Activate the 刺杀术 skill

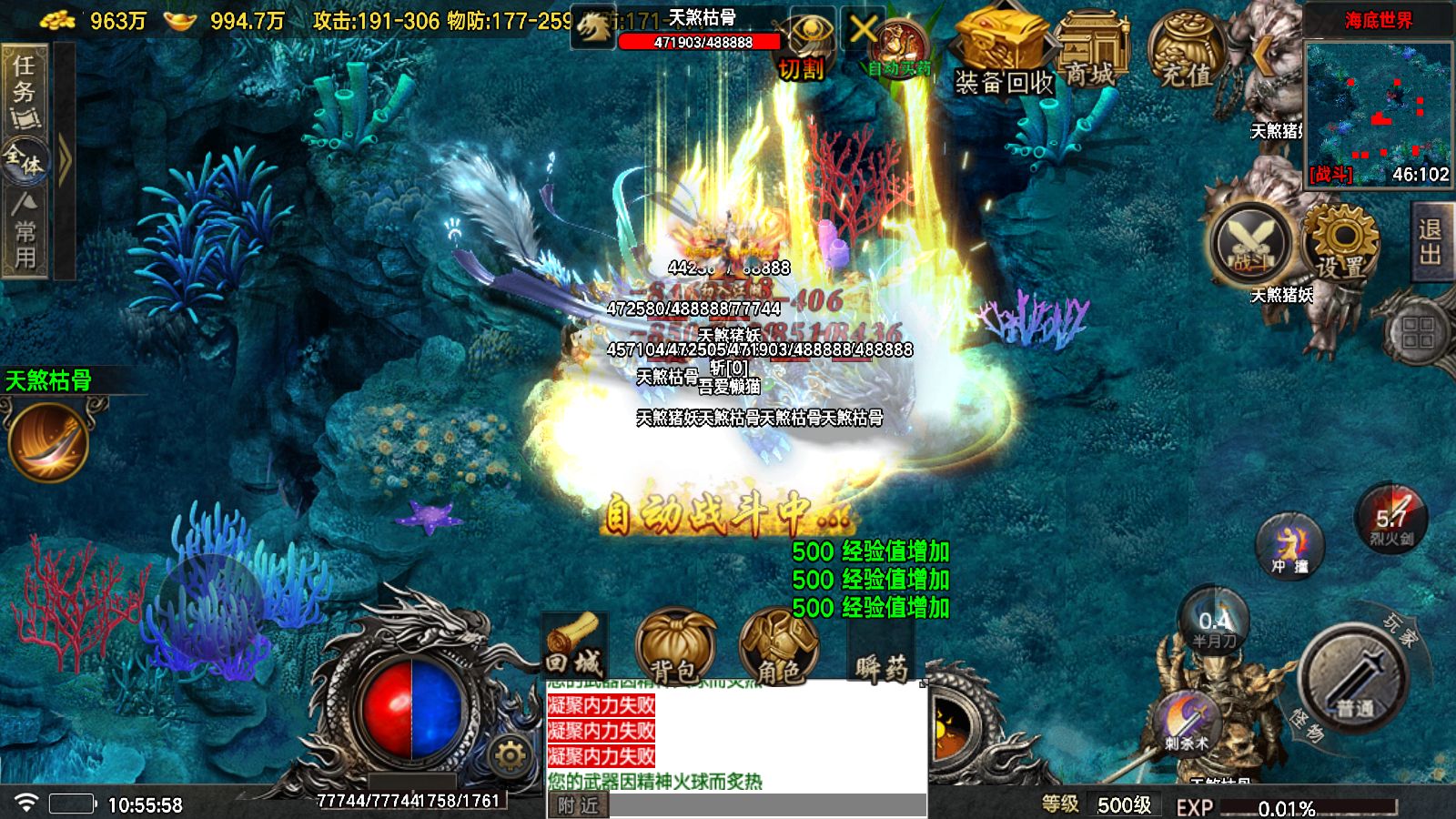pos(1187,723)
